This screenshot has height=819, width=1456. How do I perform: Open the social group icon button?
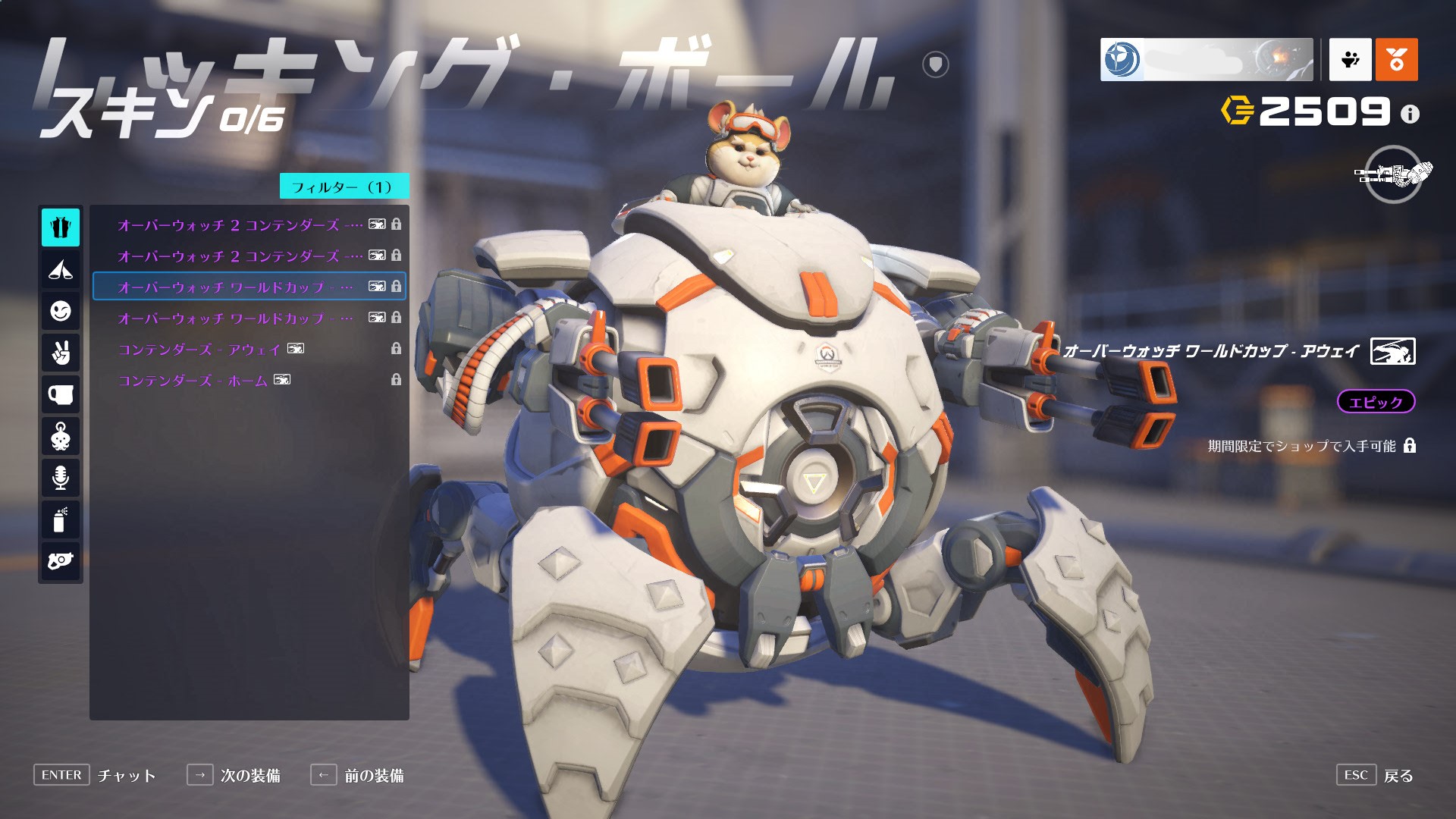click(1350, 59)
